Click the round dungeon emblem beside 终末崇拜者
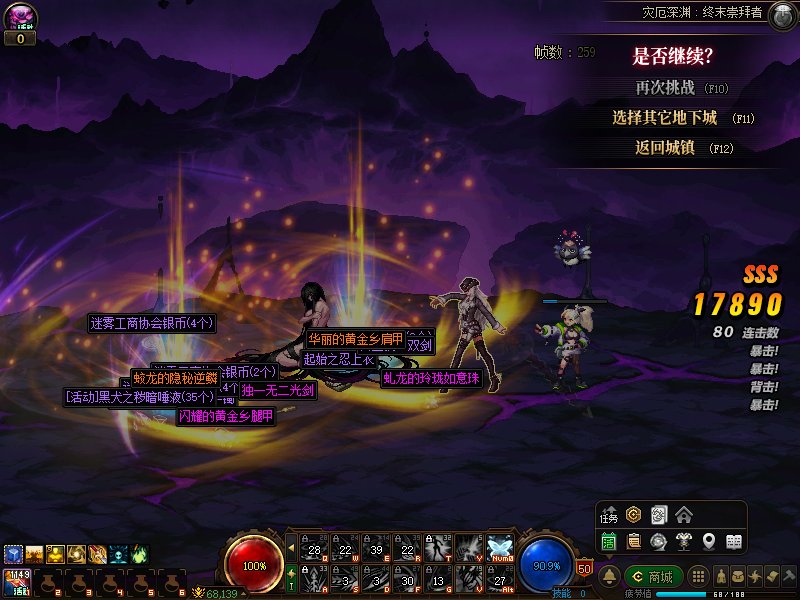The height and width of the screenshot is (600, 800). (x=782, y=13)
